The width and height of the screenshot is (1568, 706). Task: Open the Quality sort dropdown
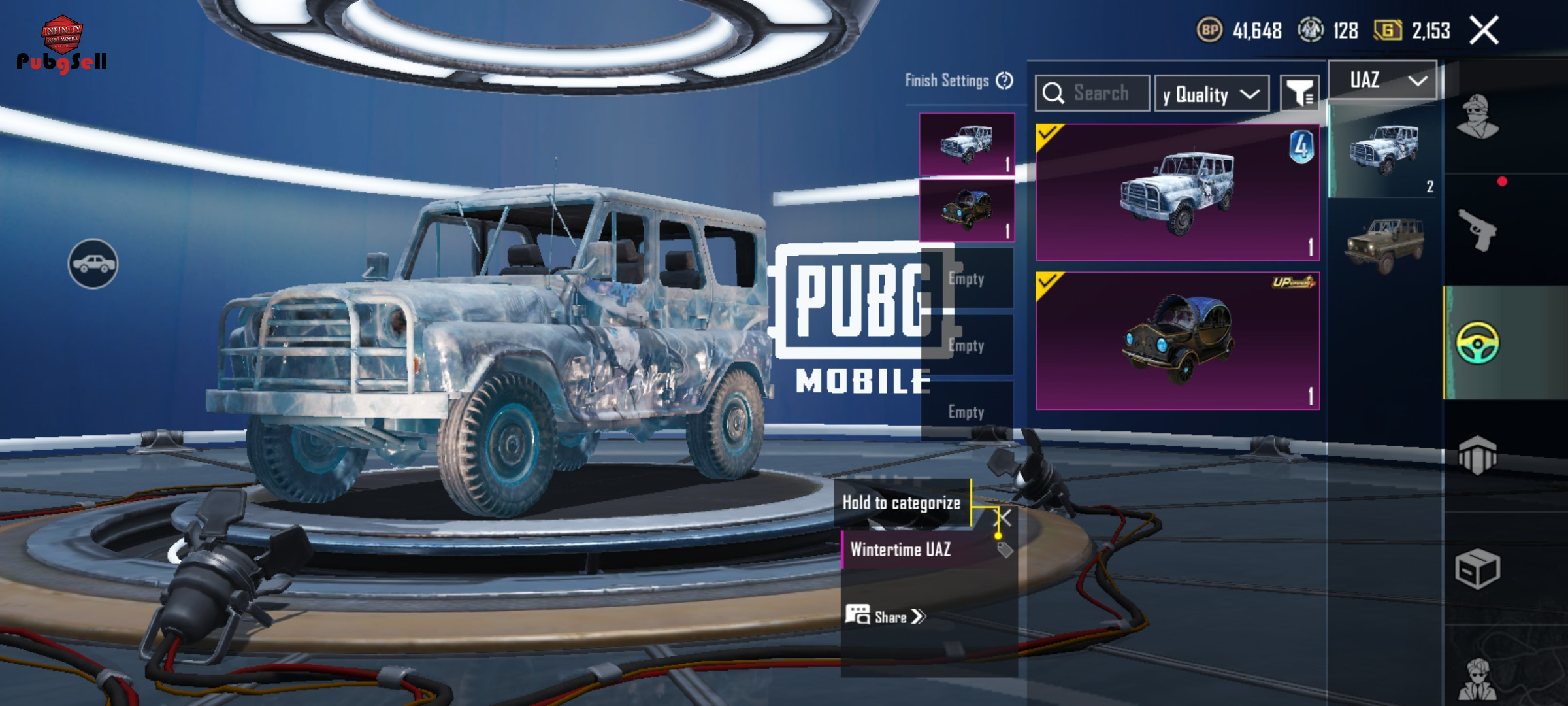1212,94
